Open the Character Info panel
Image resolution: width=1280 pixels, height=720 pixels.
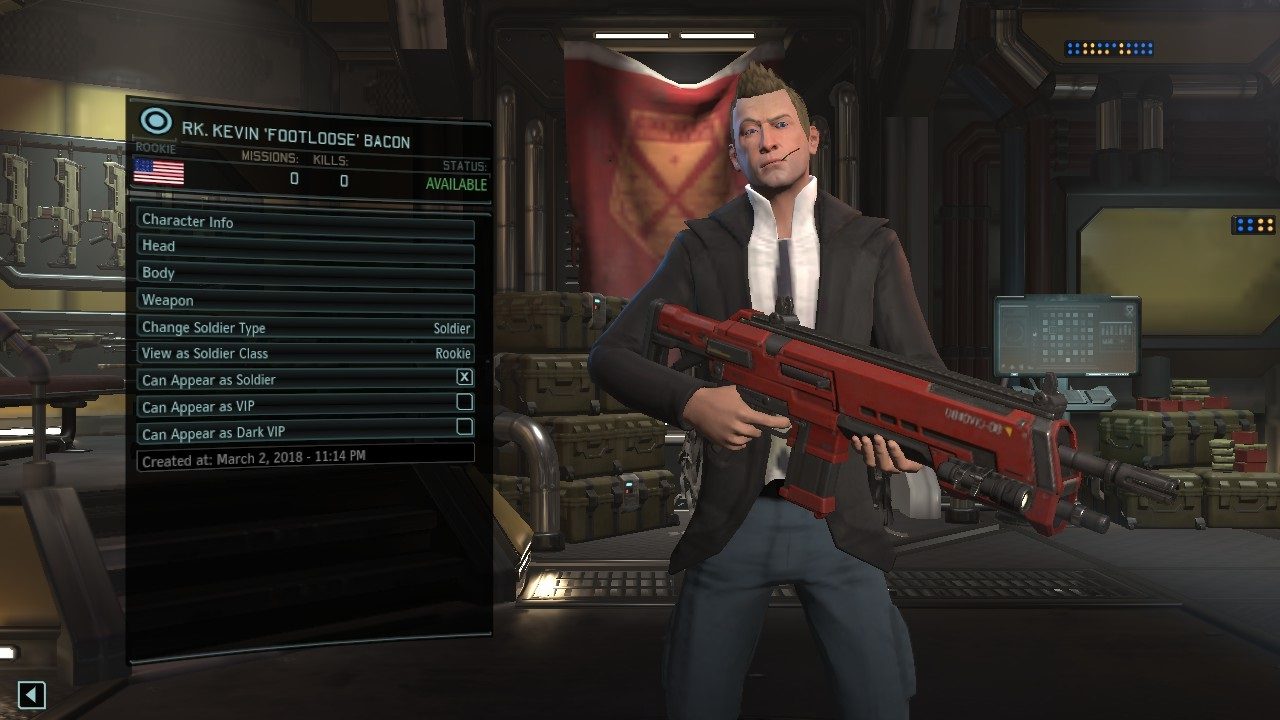tap(300, 221)
